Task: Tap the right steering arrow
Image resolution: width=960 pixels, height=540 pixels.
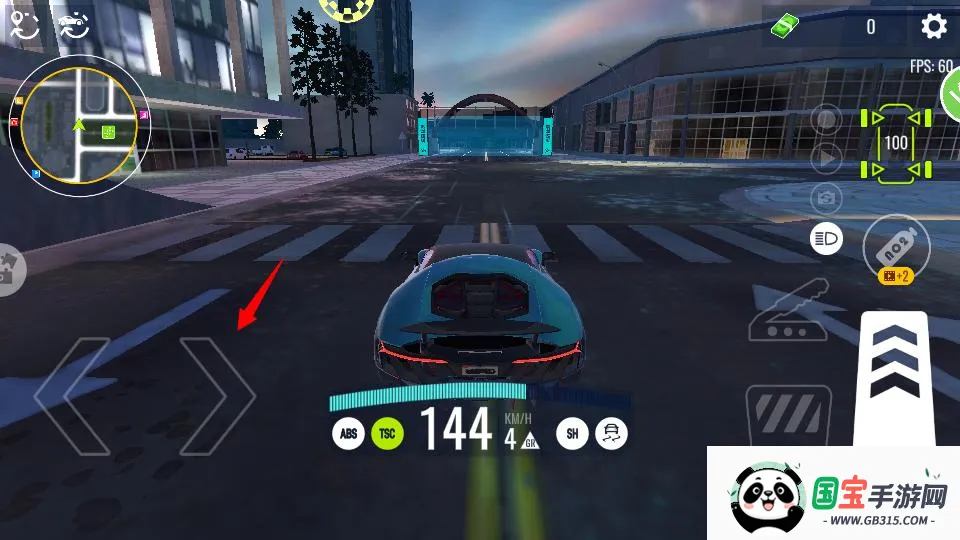Action: click(x=216, y=396)
